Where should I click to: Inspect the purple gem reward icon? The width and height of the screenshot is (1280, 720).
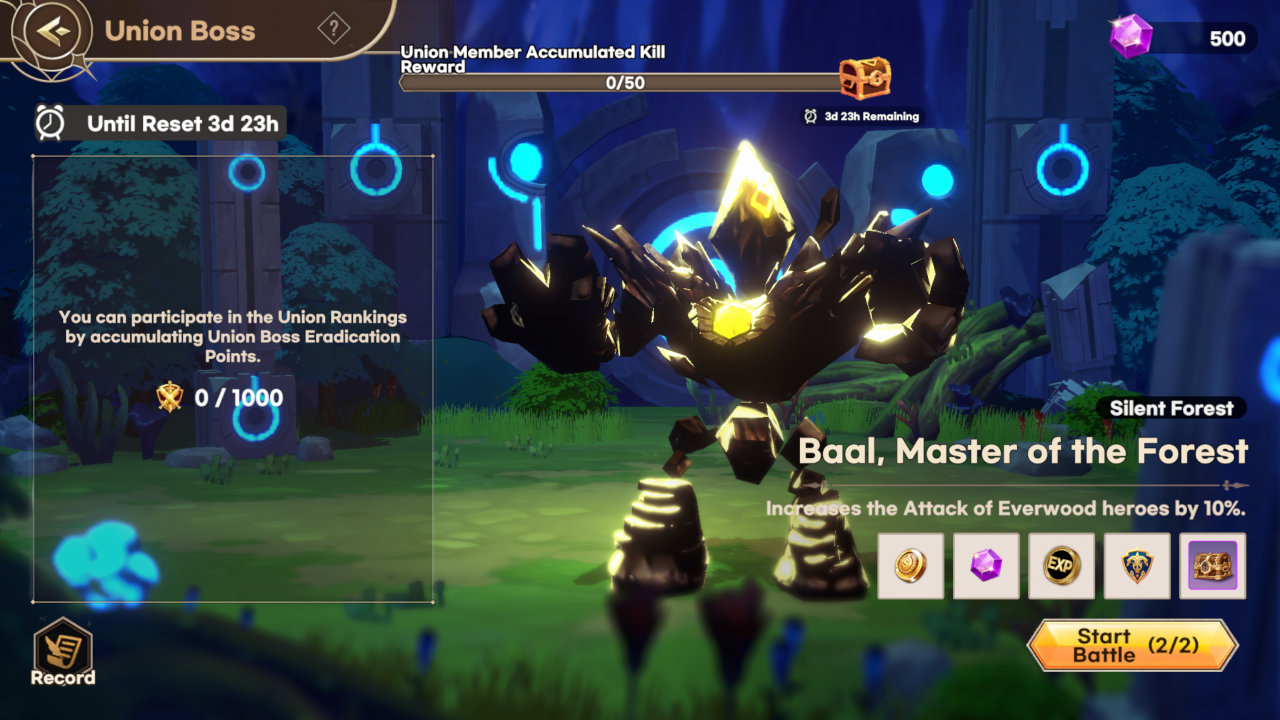point(986,566)
